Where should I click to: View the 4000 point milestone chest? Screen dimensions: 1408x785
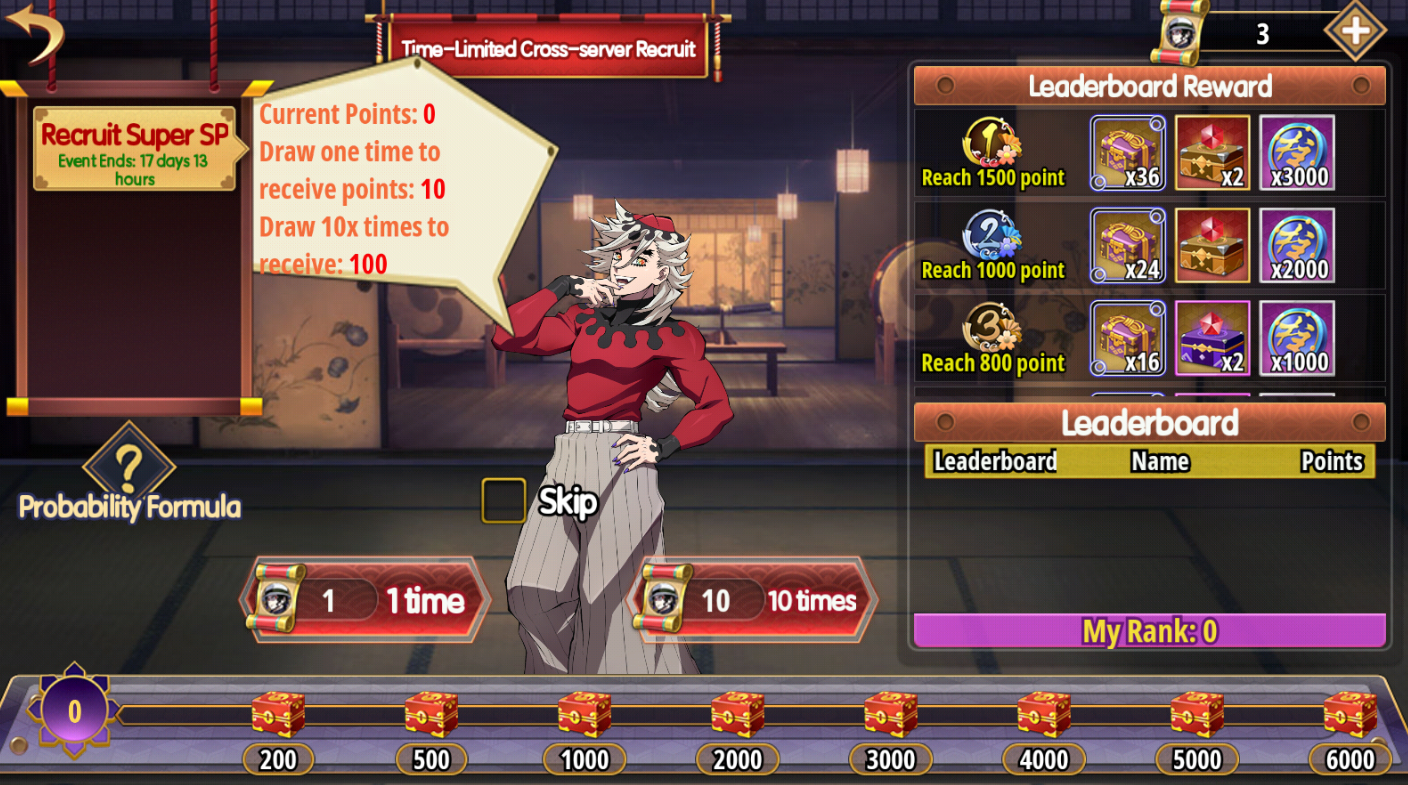point(1043,715)
